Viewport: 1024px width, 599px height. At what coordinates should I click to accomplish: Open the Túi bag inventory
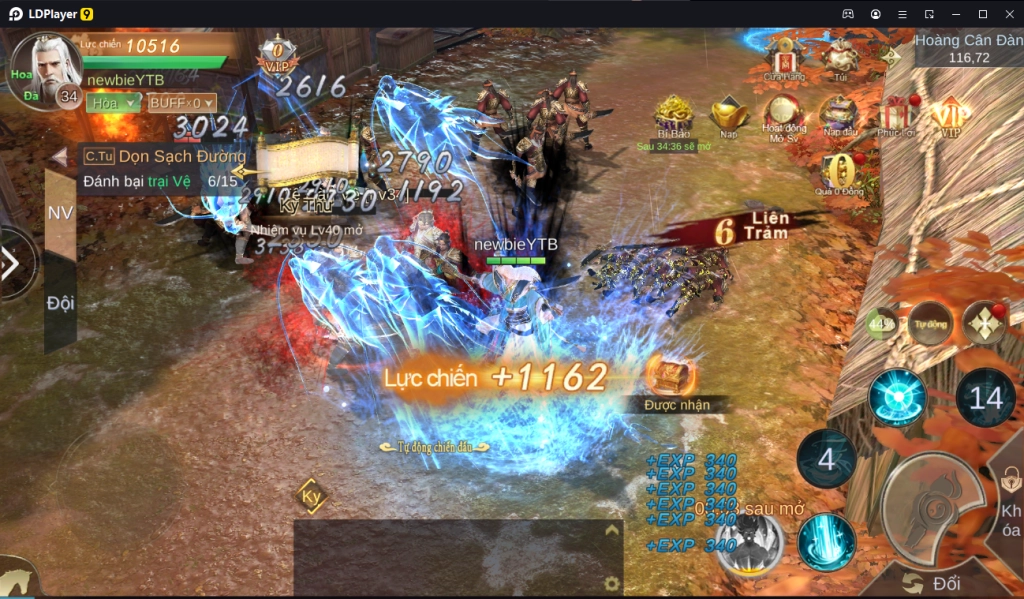click(840, 55)
